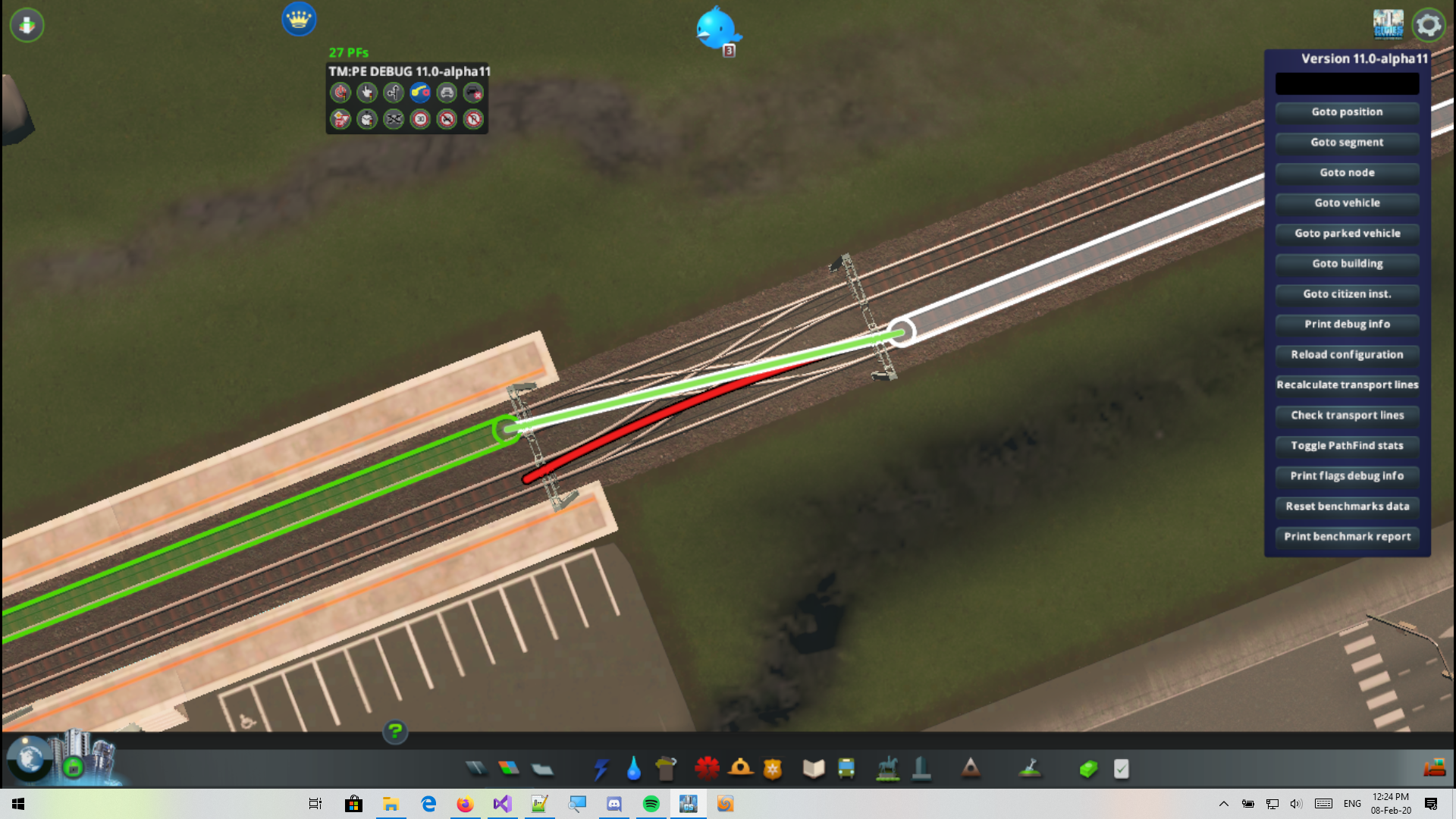
Task: Toggle PathFind stats in debug panel
Action: point(1347,446)
